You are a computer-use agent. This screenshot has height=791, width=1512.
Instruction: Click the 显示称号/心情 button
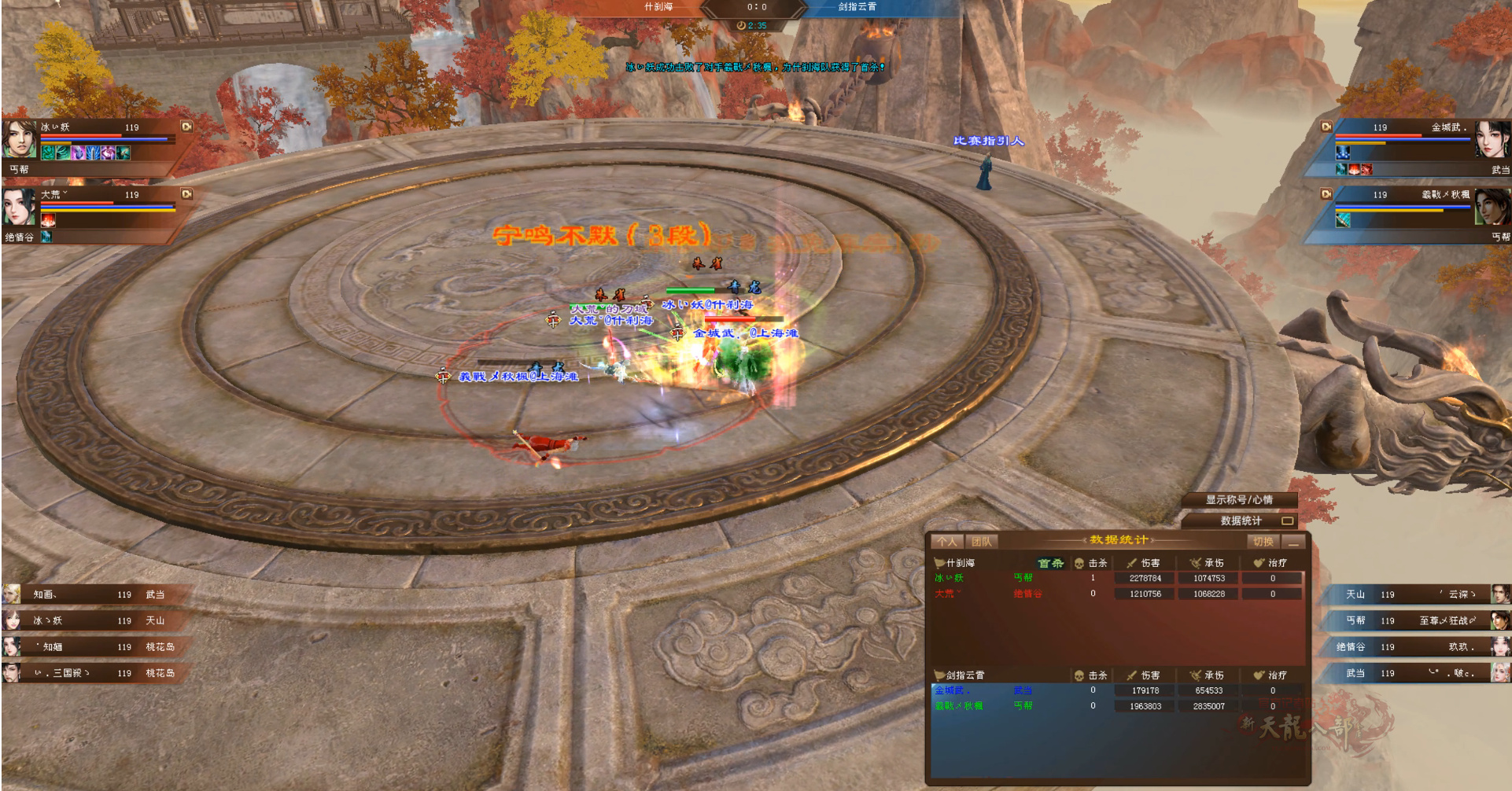coord(1239,499)
